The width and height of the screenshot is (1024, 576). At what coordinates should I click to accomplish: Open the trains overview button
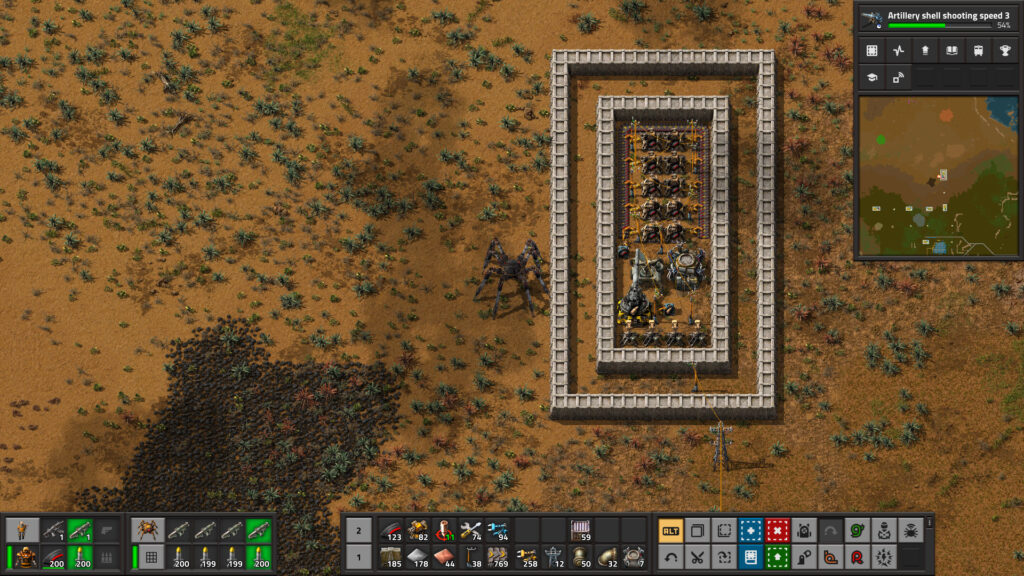[977, 51]
